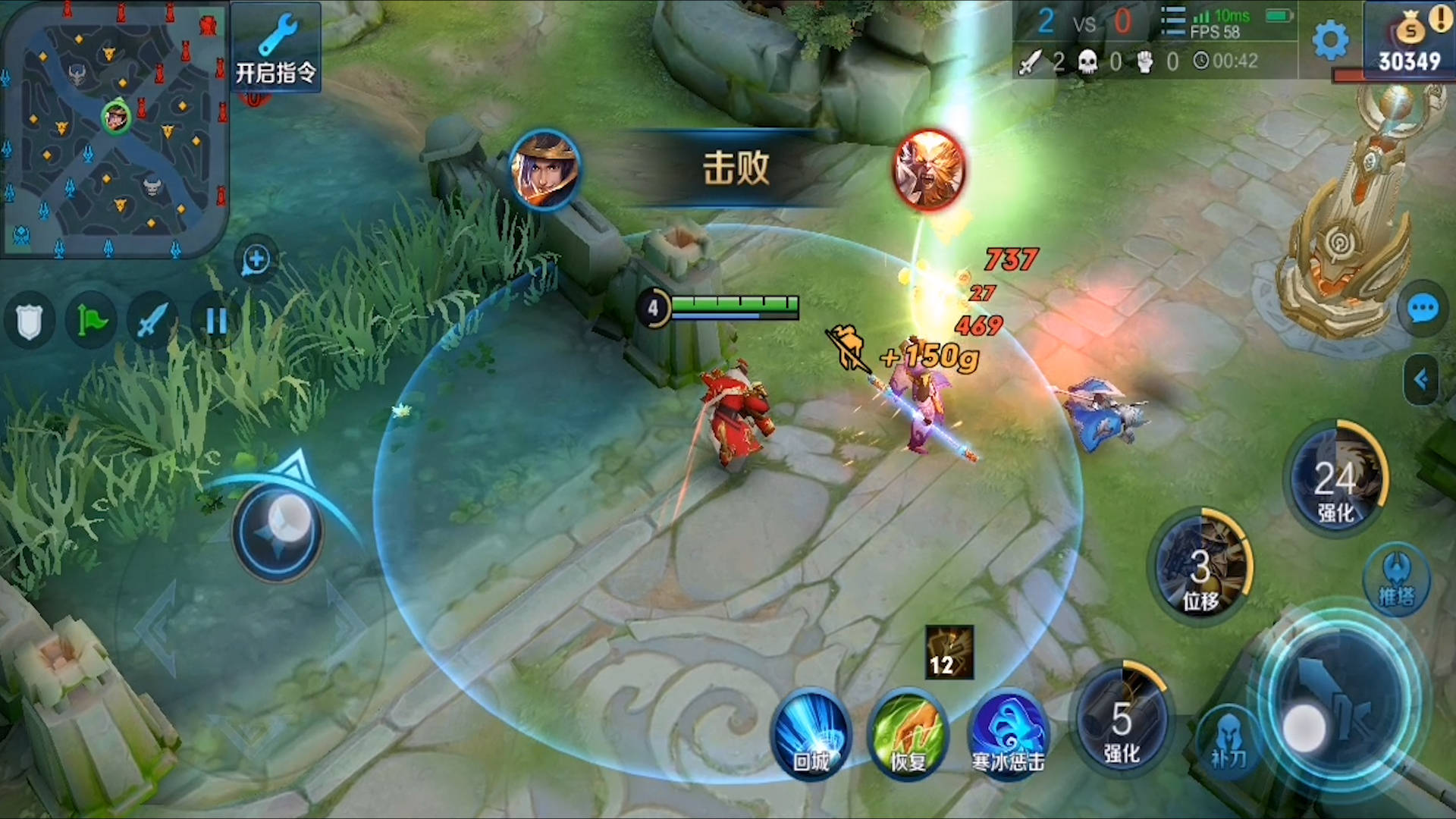
Task: Open the settings gear
Action: pyautogui.click(x=1329, y=39)
